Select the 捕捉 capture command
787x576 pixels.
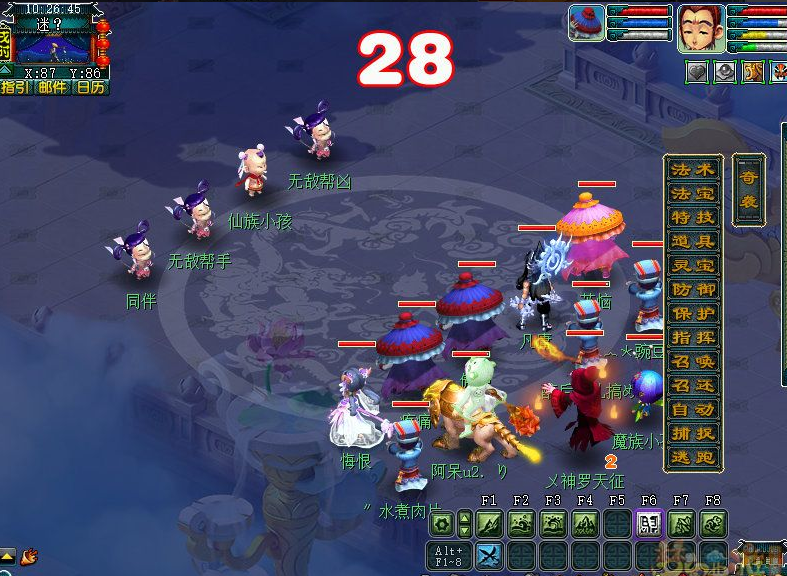[693, 434]
